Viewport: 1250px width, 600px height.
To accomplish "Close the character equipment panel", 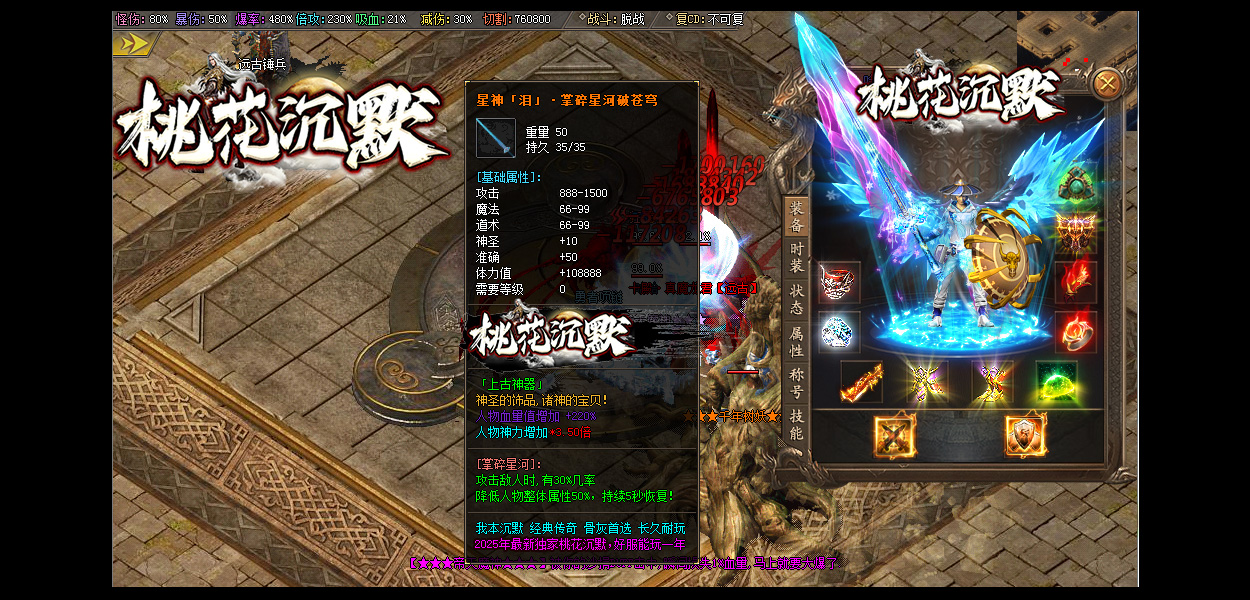I will [1106, 84].
